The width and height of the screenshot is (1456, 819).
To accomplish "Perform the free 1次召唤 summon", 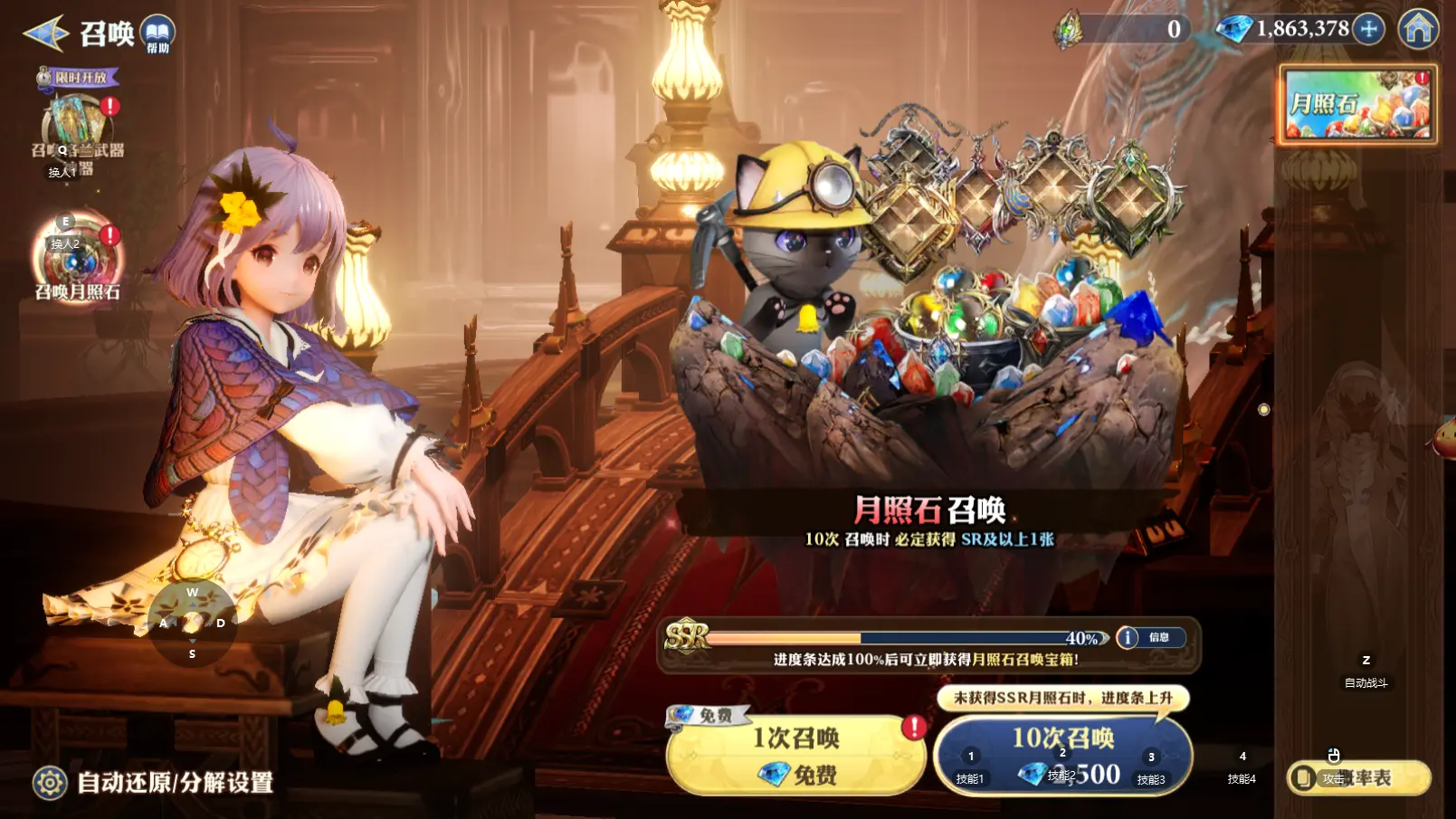I will click(x=795, y=756).
